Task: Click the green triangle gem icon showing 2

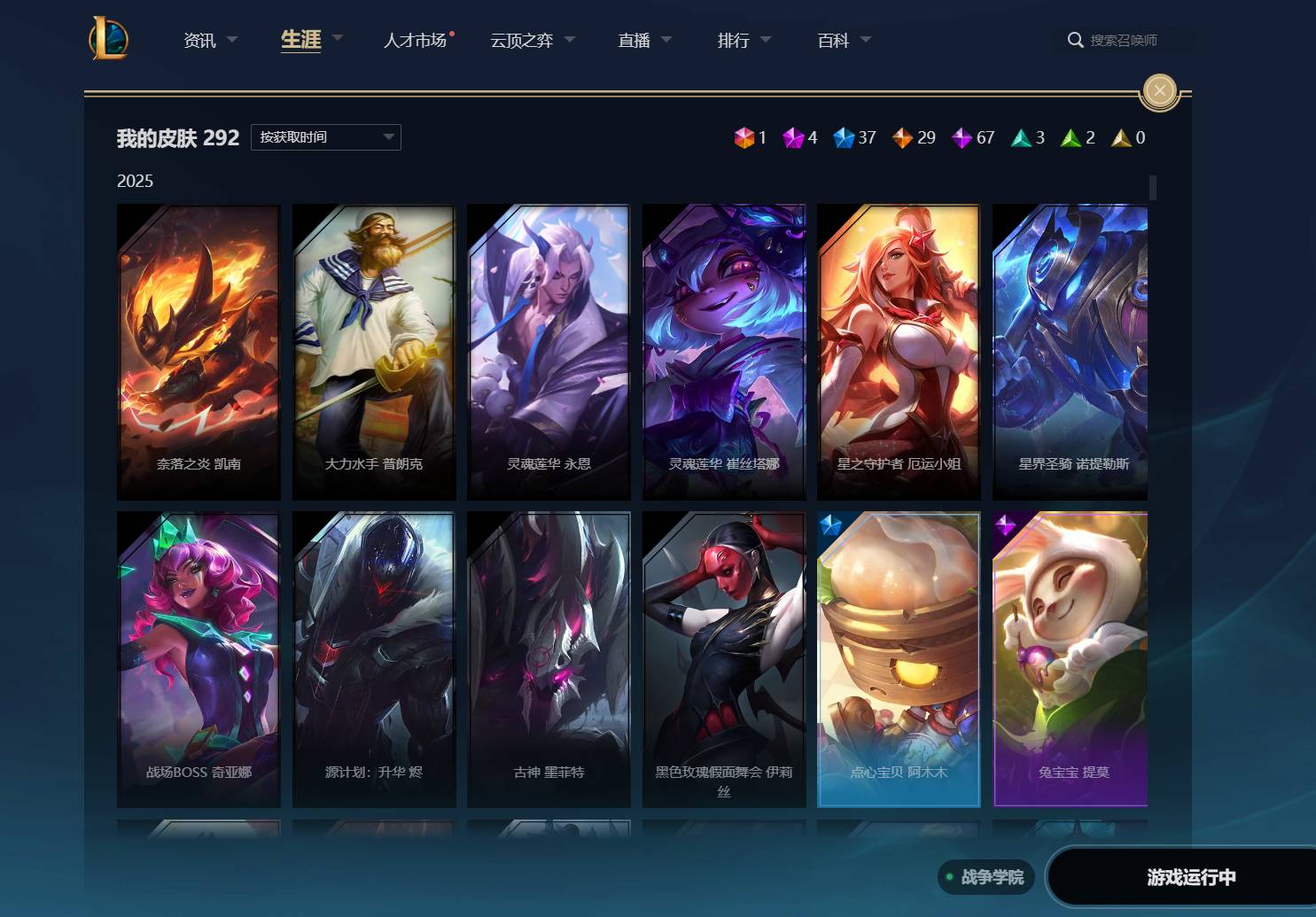Action: (1070, 138)
